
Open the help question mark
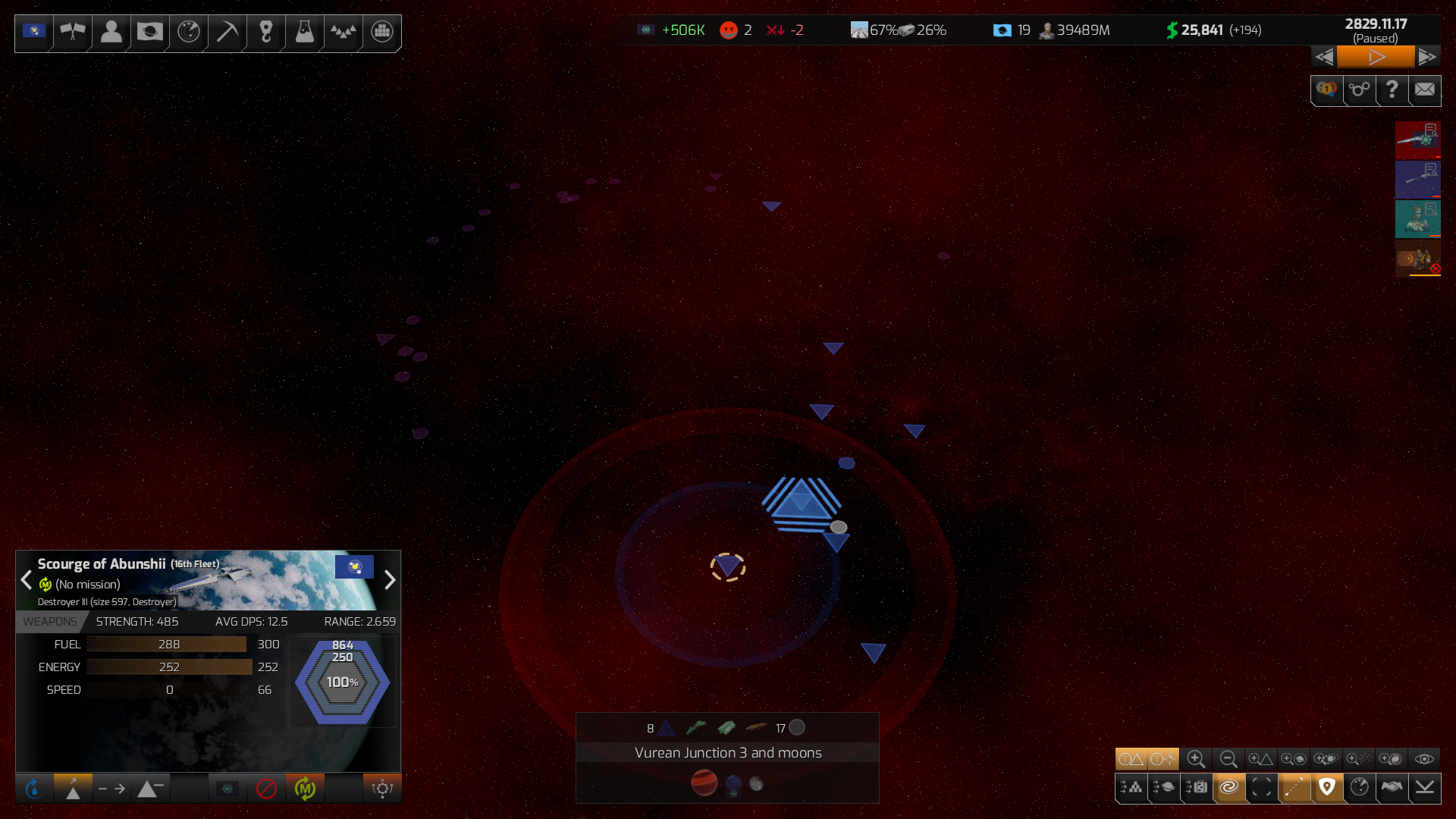coord(1392,90)
